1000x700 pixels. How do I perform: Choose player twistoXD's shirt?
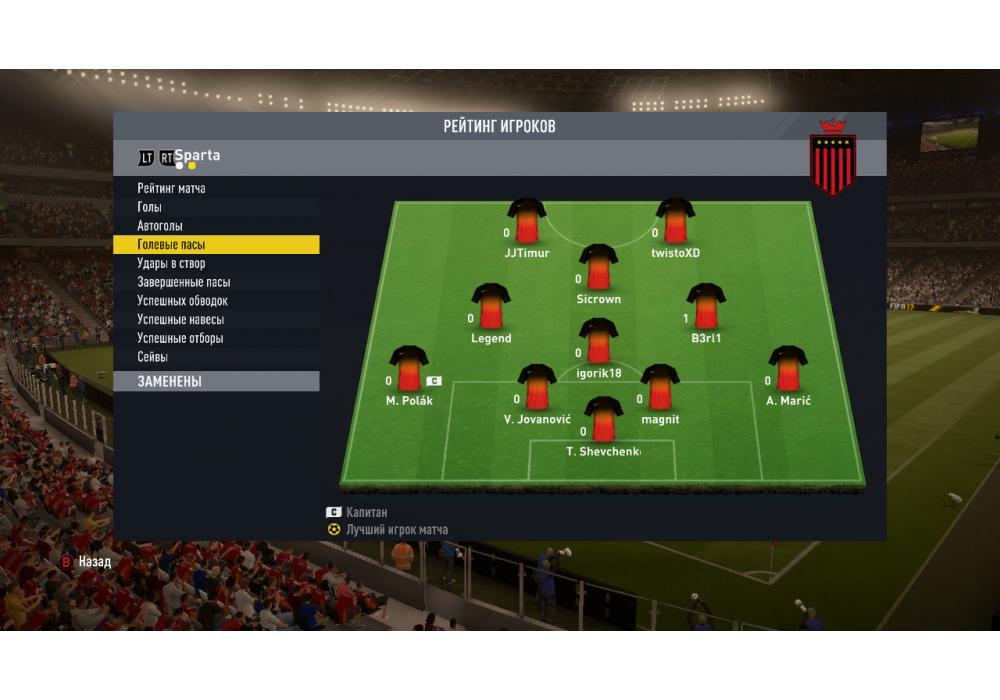coord(676,222)
